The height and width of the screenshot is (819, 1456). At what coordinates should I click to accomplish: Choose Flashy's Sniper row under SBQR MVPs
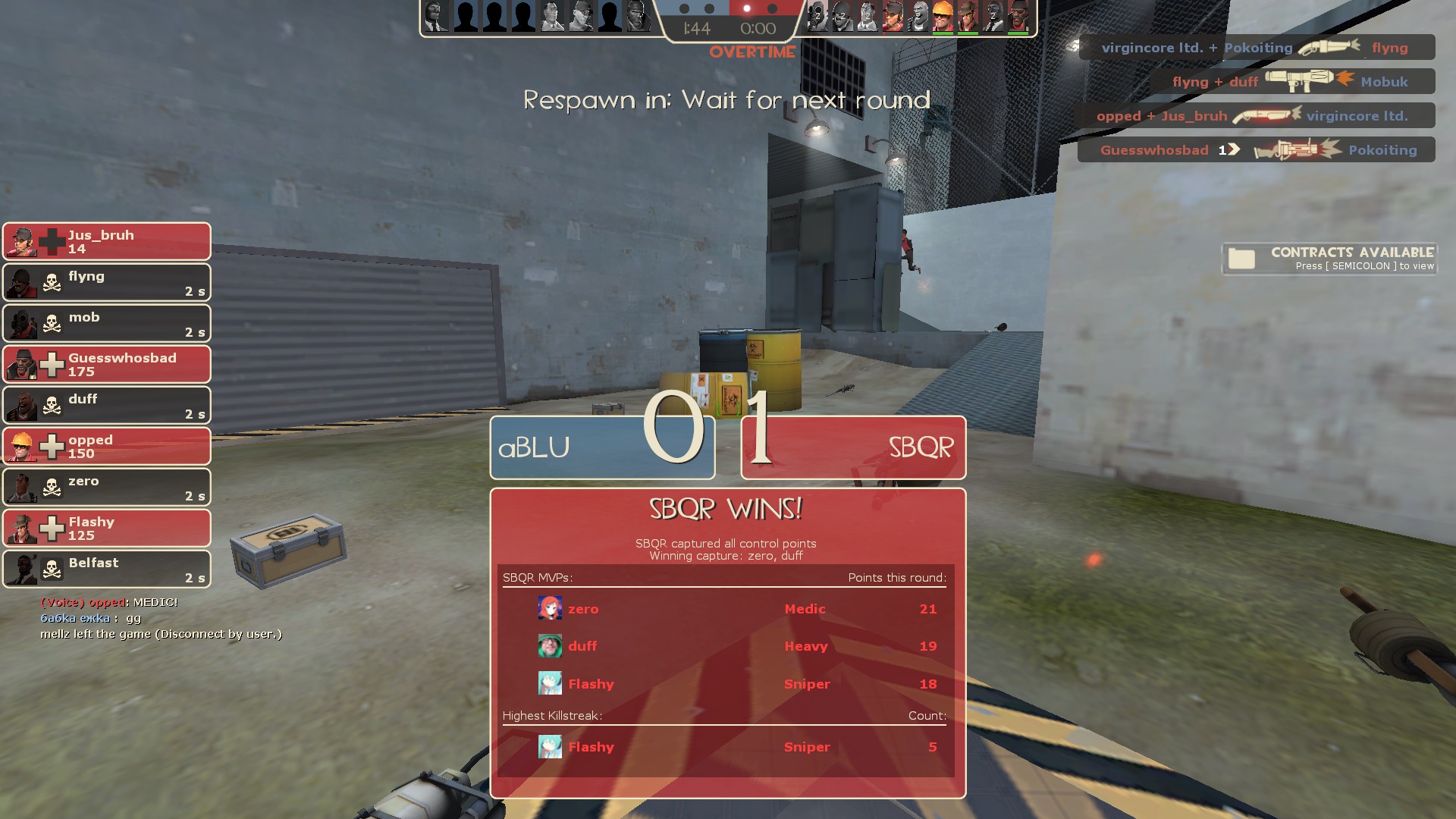point(726,684)
